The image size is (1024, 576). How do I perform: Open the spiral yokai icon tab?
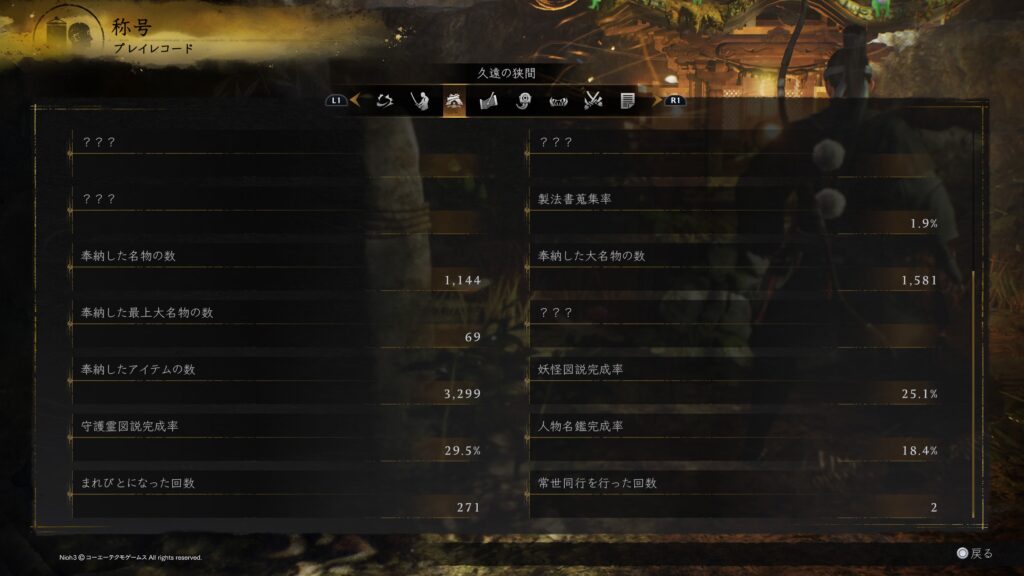523,100
